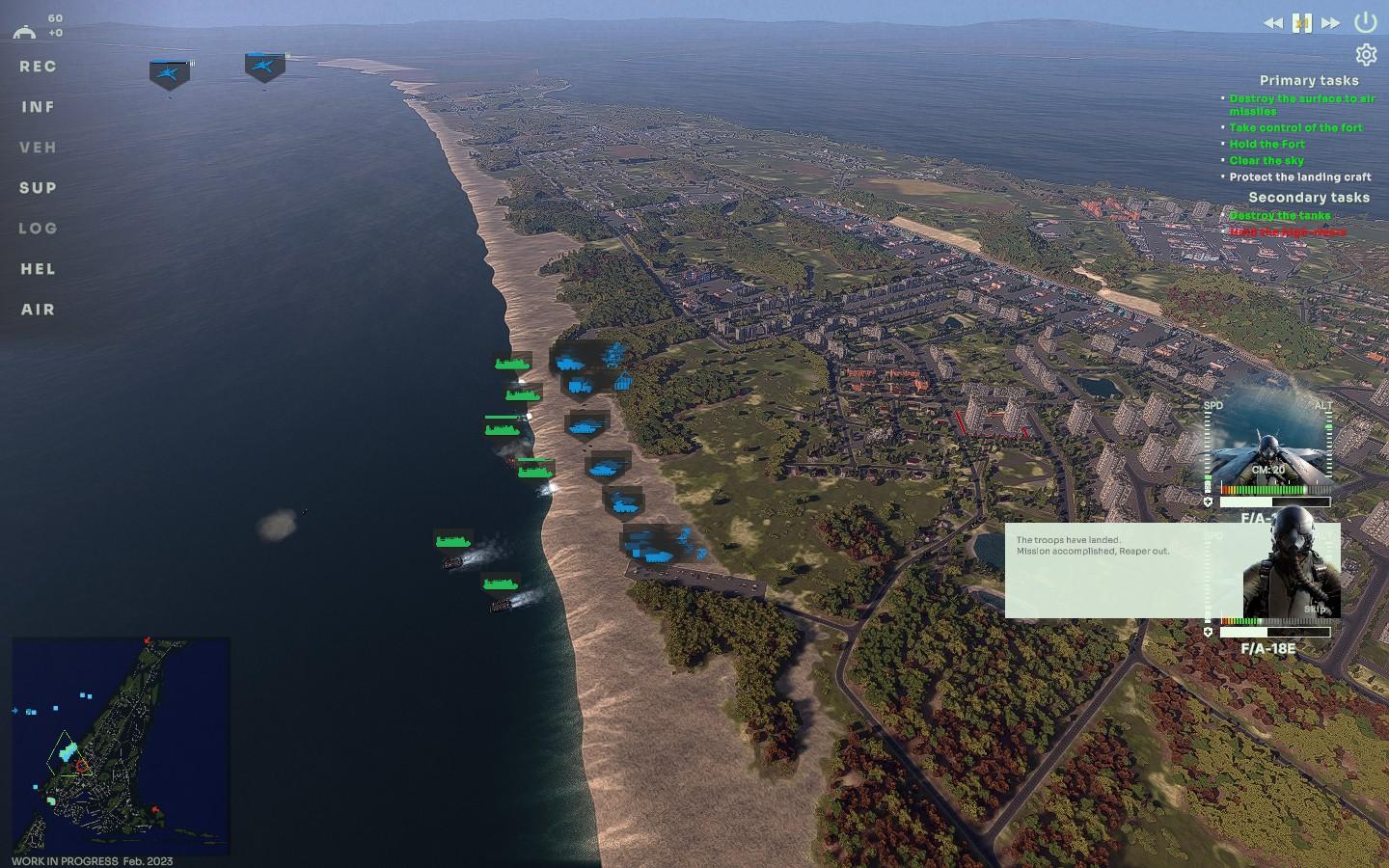Switch to the SUP category
Image resolution: width=1389 pixels, height=868 pixels.
point(38,188)
